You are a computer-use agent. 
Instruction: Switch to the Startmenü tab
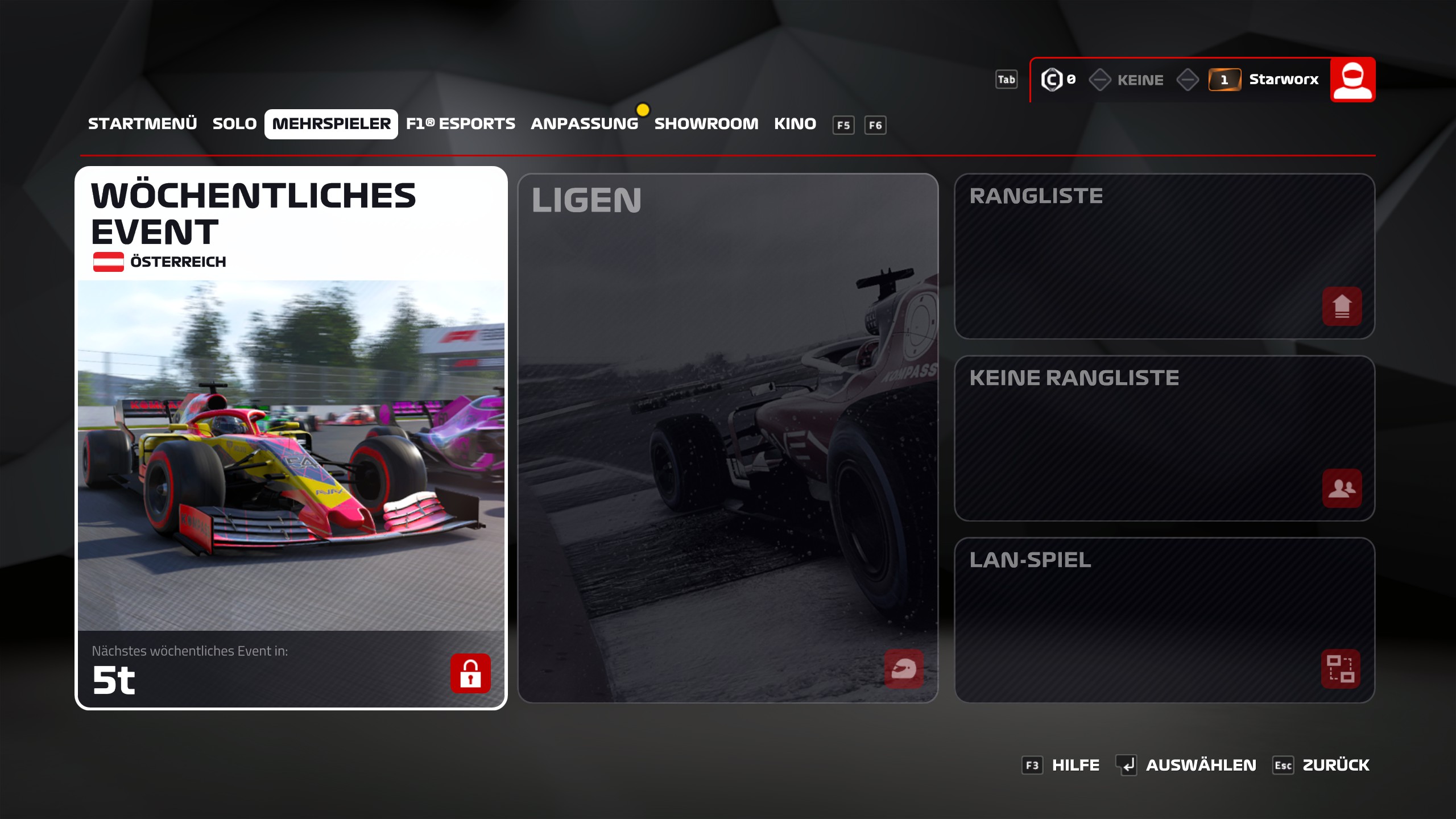tap(142, 124)
